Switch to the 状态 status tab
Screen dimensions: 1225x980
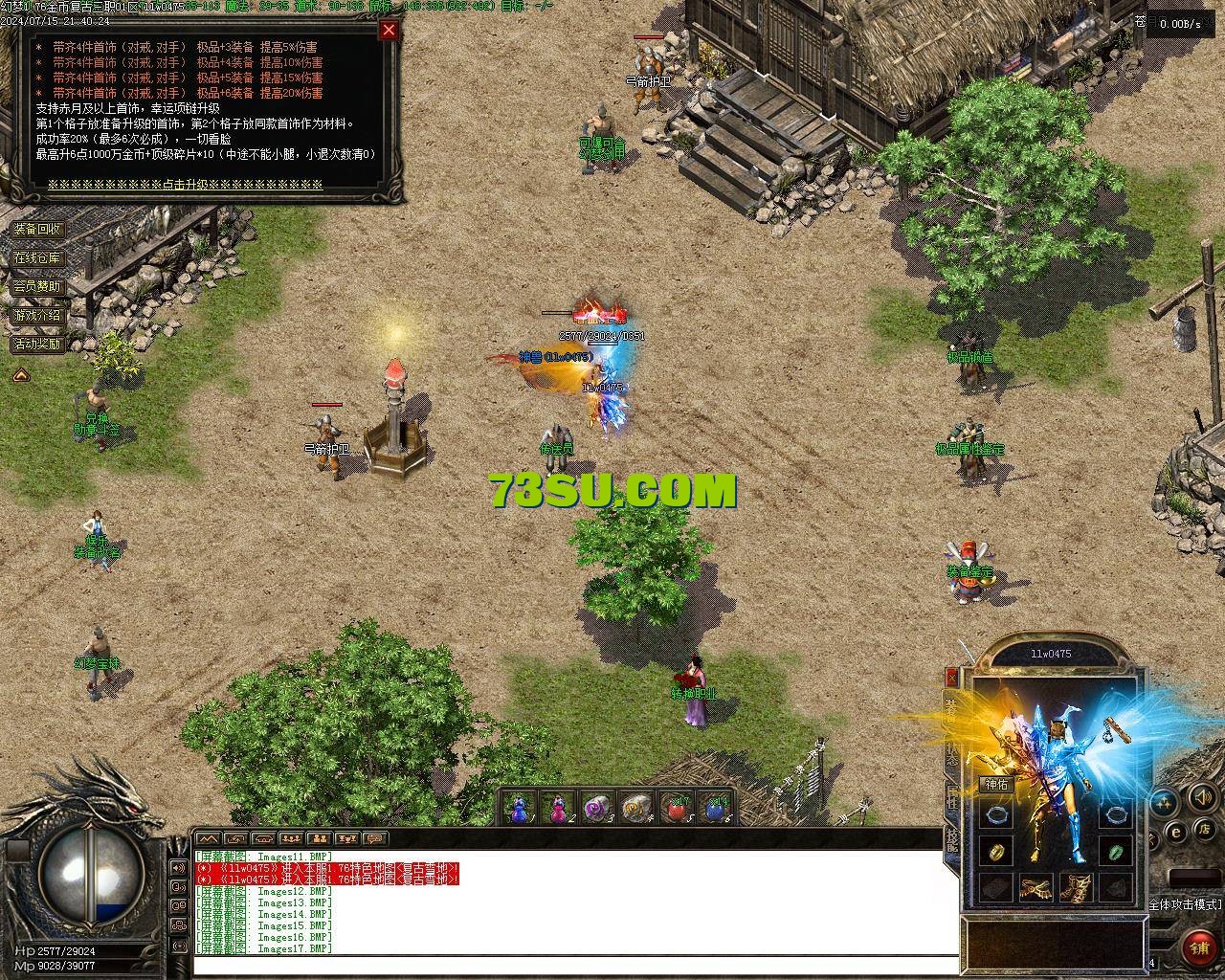pos(951,753)
